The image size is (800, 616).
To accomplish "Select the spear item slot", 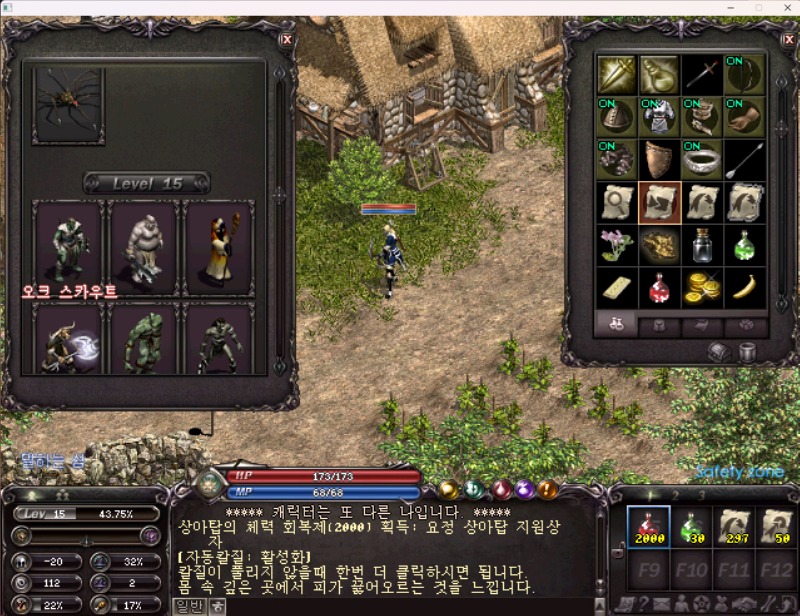I will click(x=744, y=159).
